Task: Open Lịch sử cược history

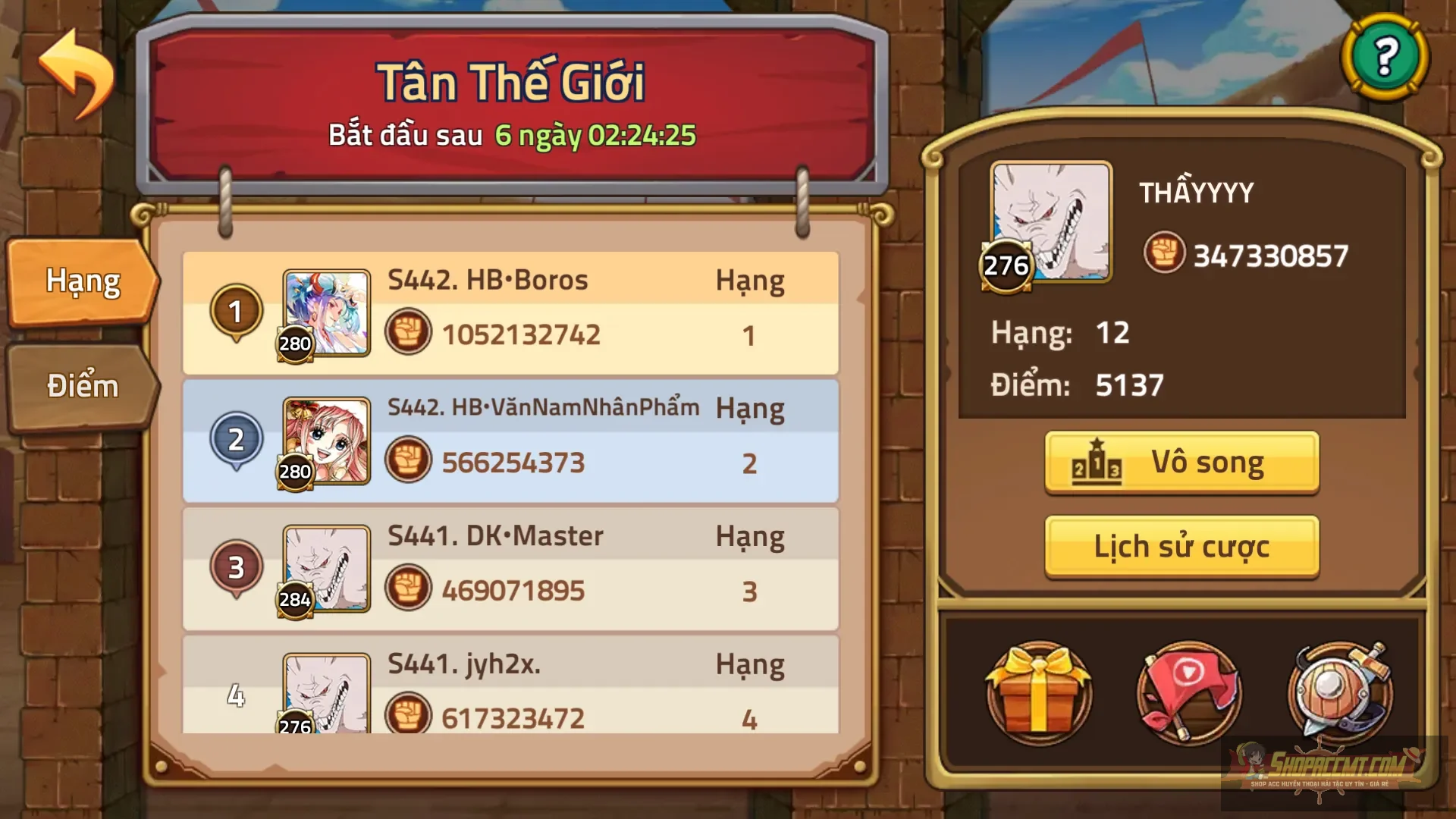Action: point(1181,544)
